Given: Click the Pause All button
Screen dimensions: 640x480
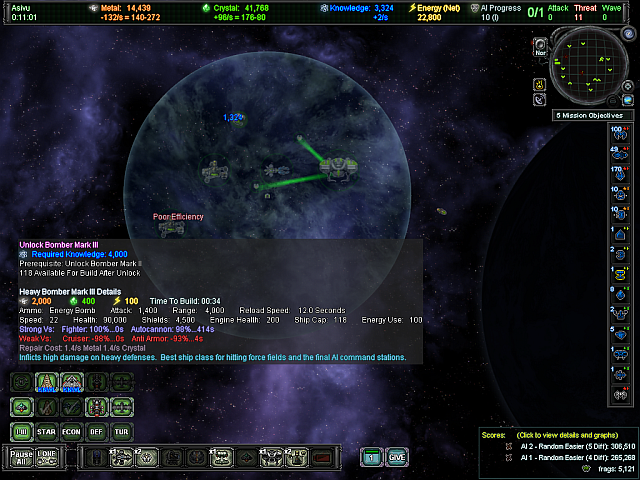Looking at the screenshot, I should point(22,457).
